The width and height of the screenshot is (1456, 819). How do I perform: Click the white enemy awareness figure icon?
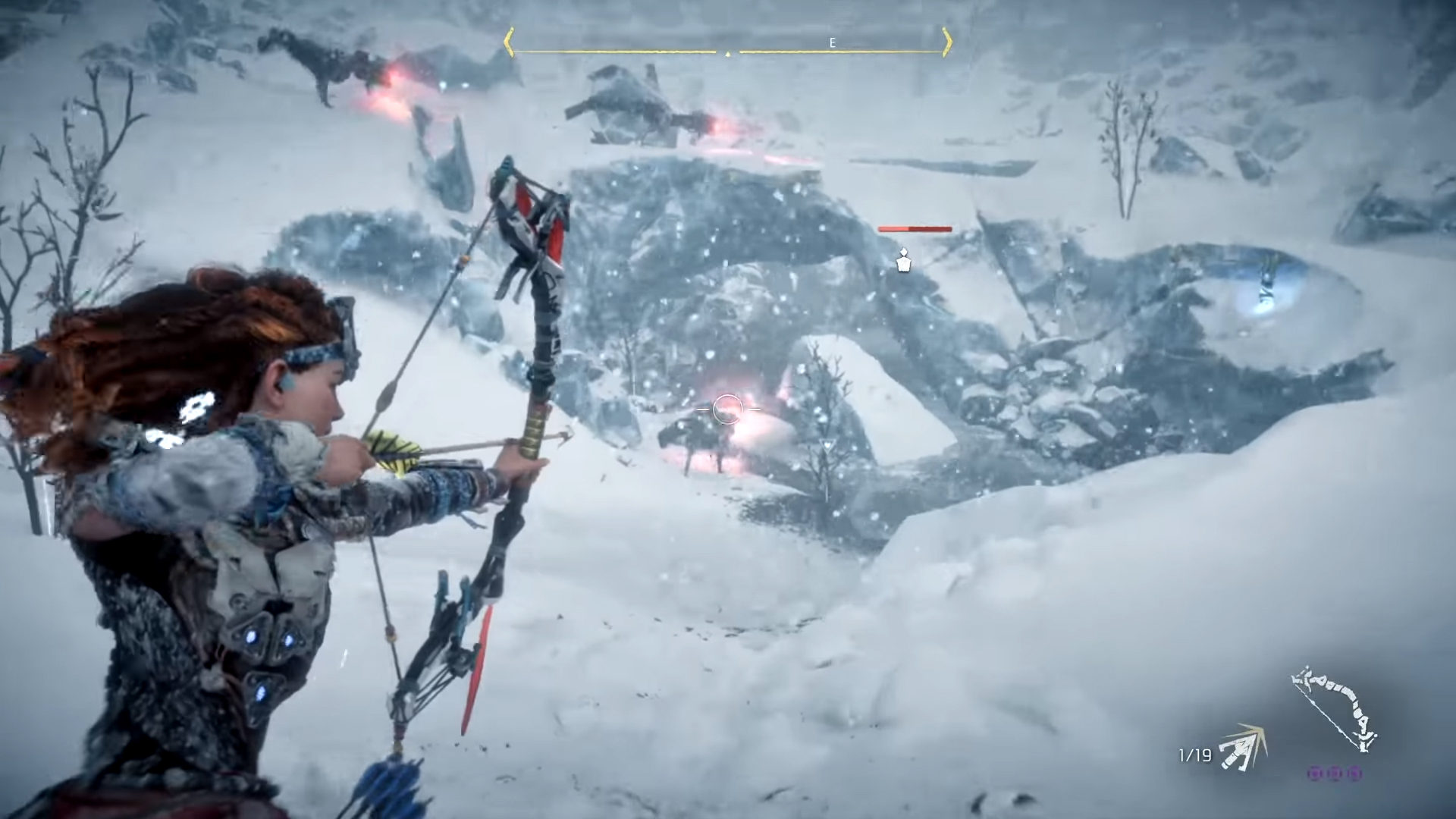[902, 261]
